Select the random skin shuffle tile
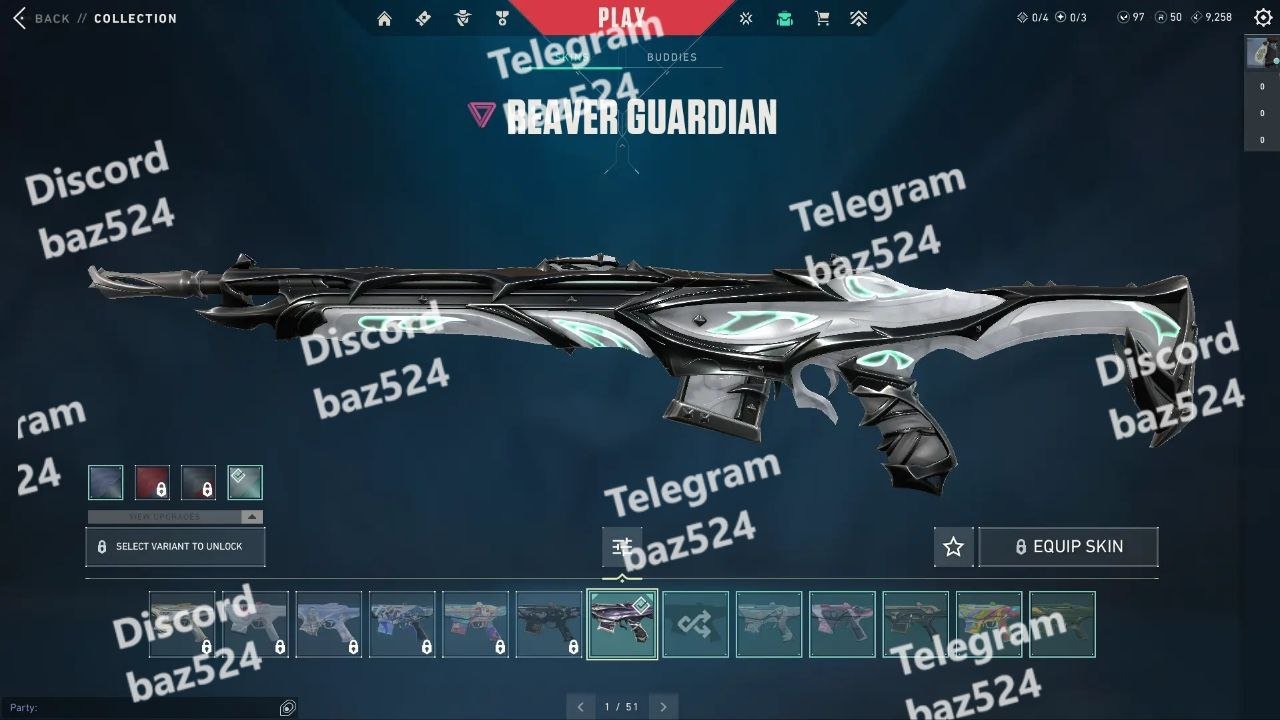Viewport: 1280px width, 720px height. (x=695, y=625)
